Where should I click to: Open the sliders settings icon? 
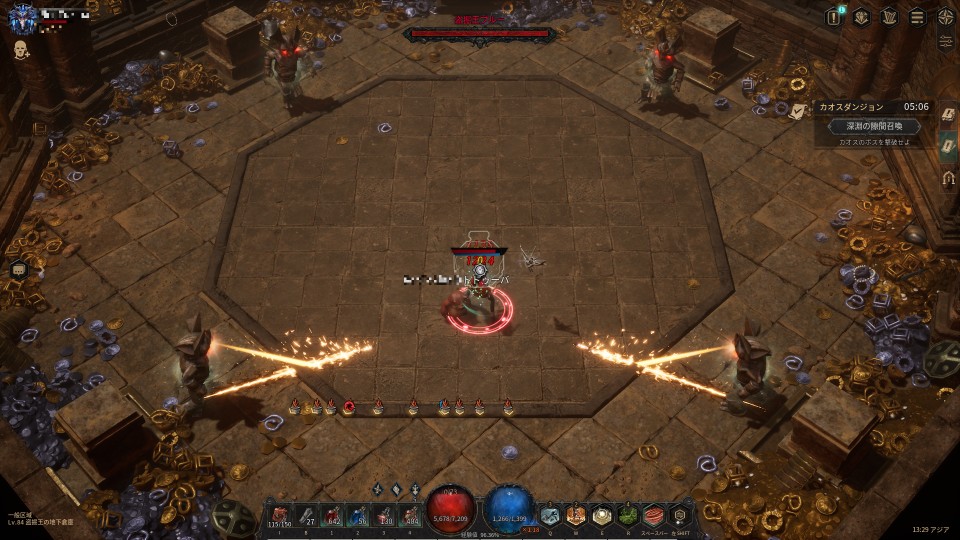point(946,42)
